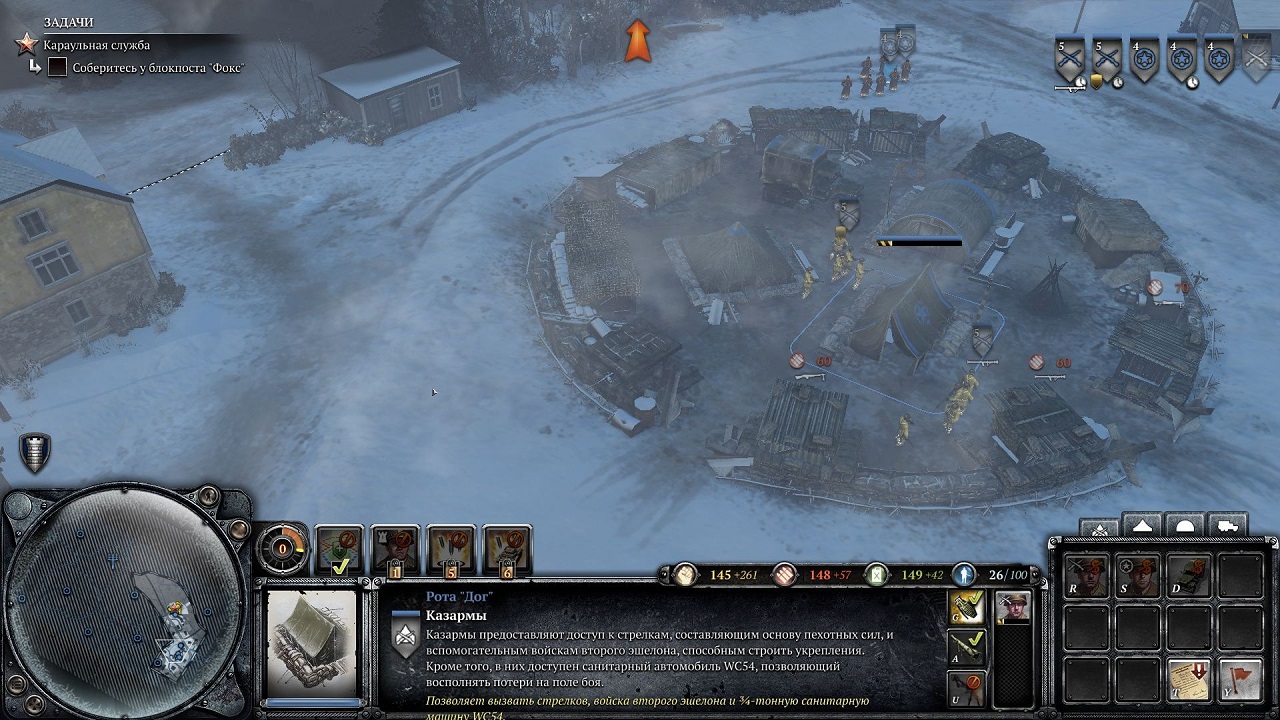Build the WC54 ambulance, D slot
The width and height of the screenshot is (1280, 720).
1189,576
